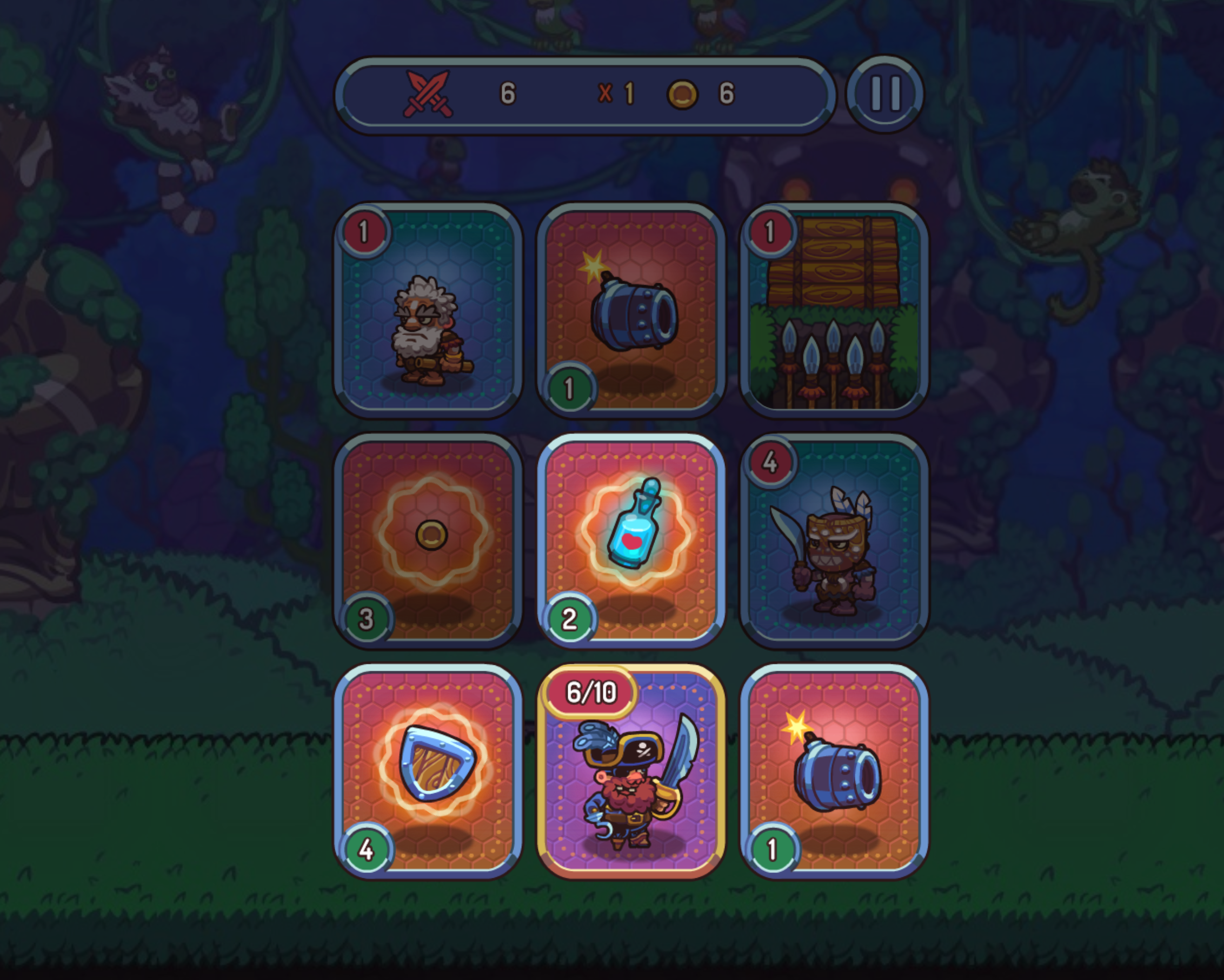1224x980 pixels.
Task: Pick the gold coin card worth 3
Action: coord(428,541)
